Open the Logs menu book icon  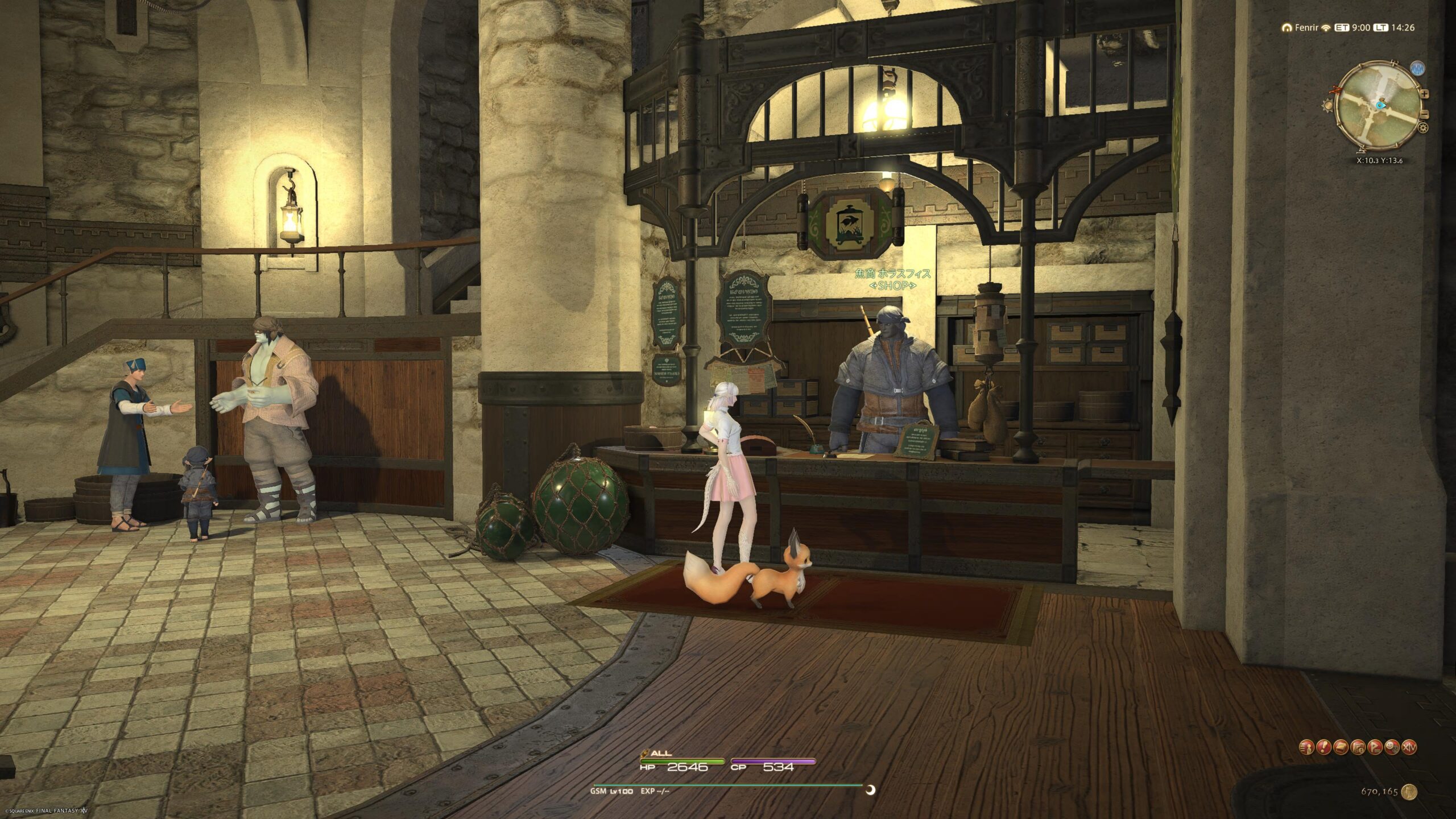tap(1341, 747)
